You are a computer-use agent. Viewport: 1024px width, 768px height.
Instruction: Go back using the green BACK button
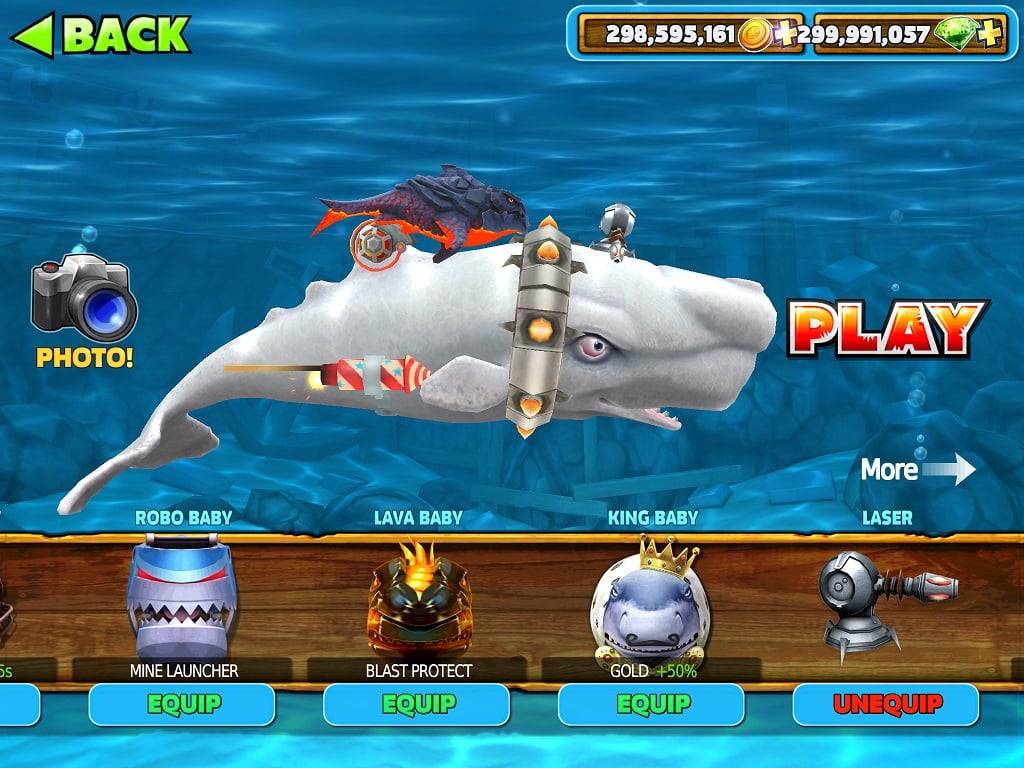(x=100, y=35)
